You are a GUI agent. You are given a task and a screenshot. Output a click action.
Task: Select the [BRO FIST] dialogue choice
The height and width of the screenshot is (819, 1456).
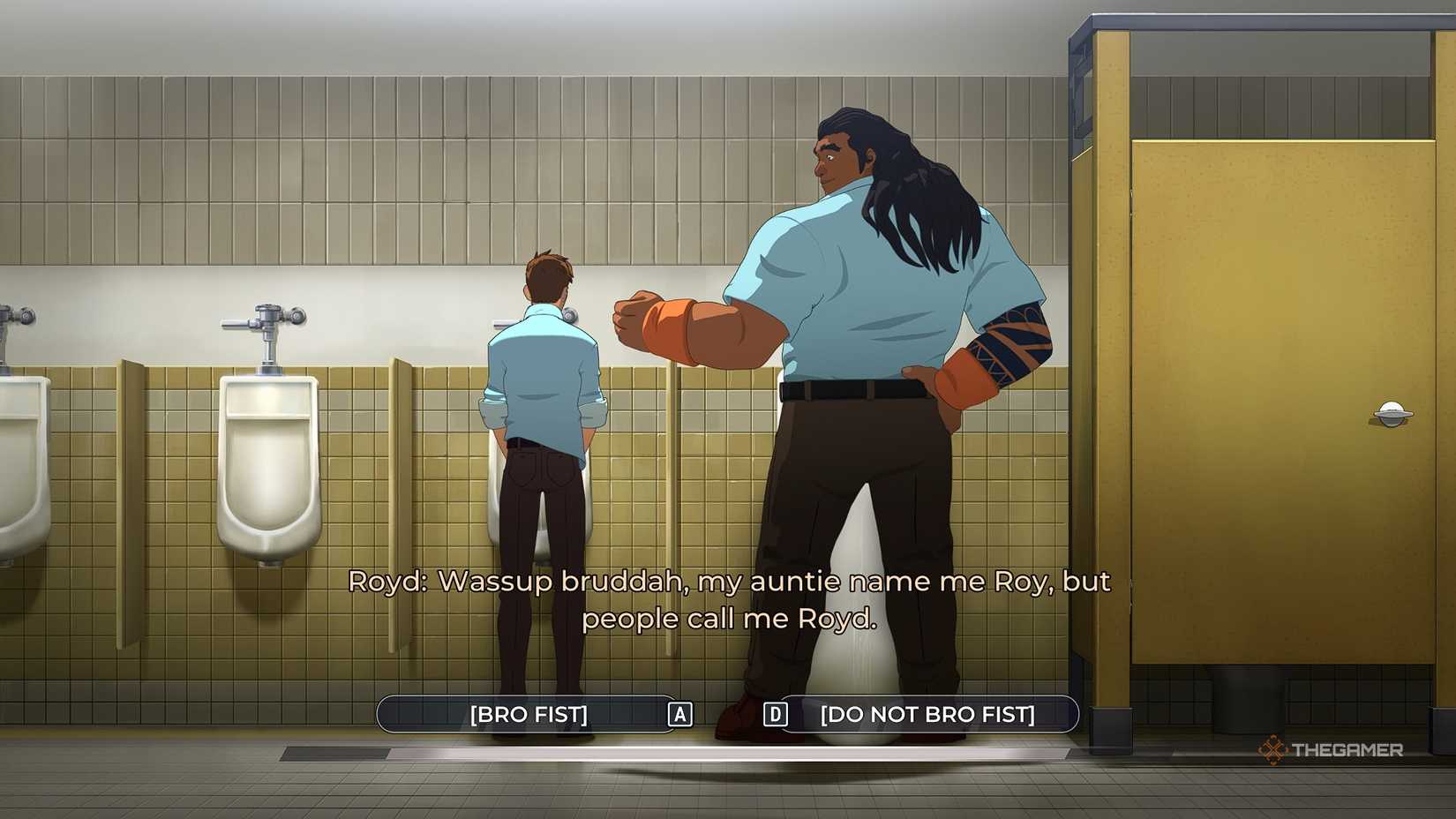tap(529, 715)
